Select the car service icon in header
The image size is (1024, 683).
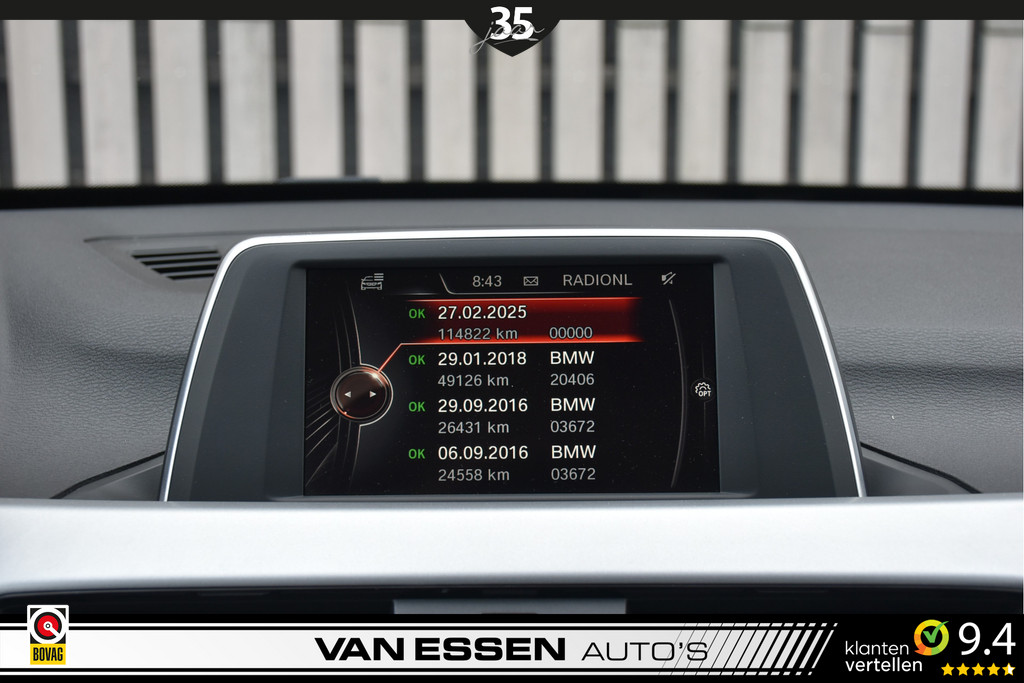[x=372, y=282]
